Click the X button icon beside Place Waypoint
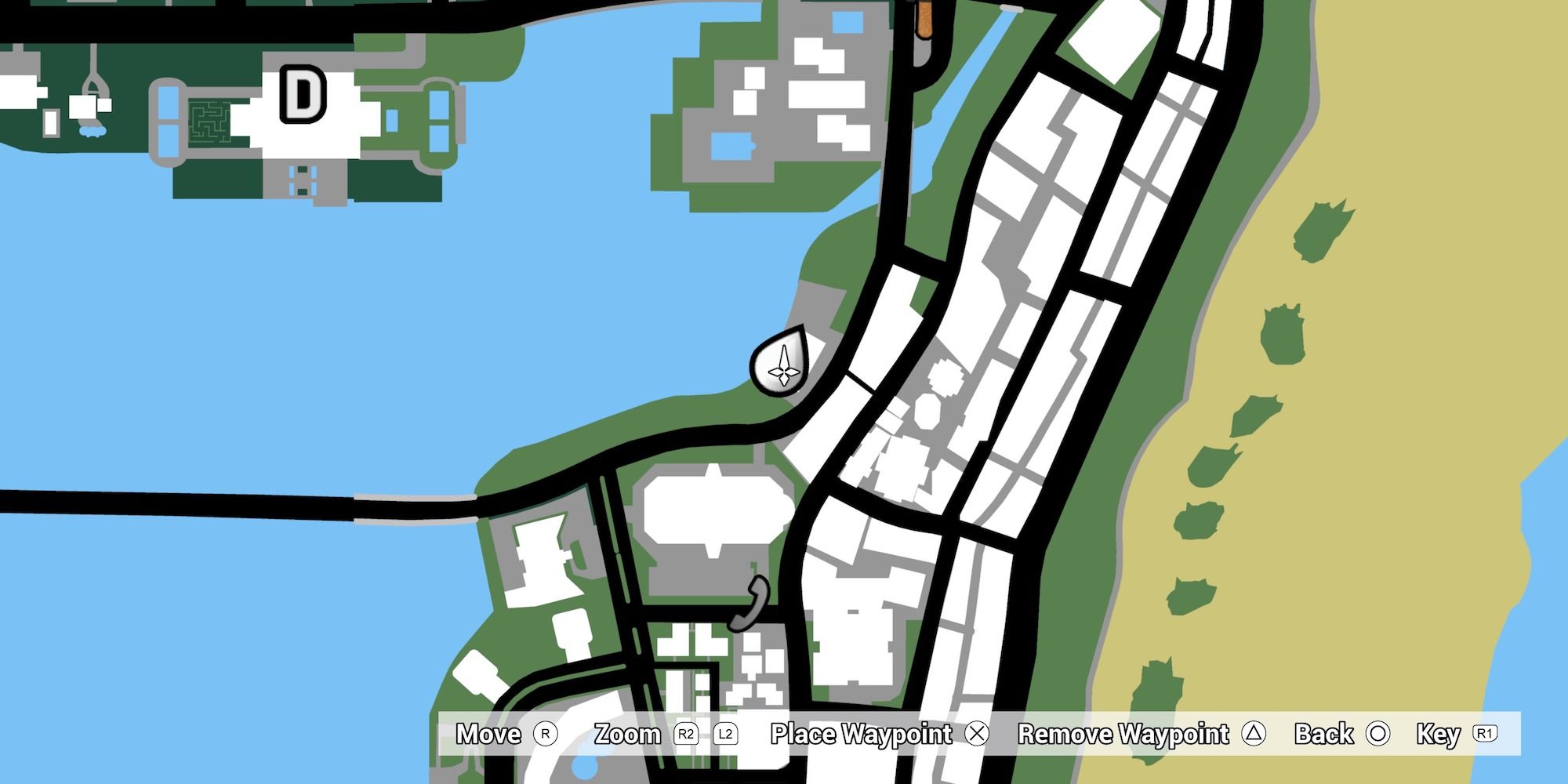Image resolution: width=1568 pixels, height=784 pixels. click(x=977, y=732)
